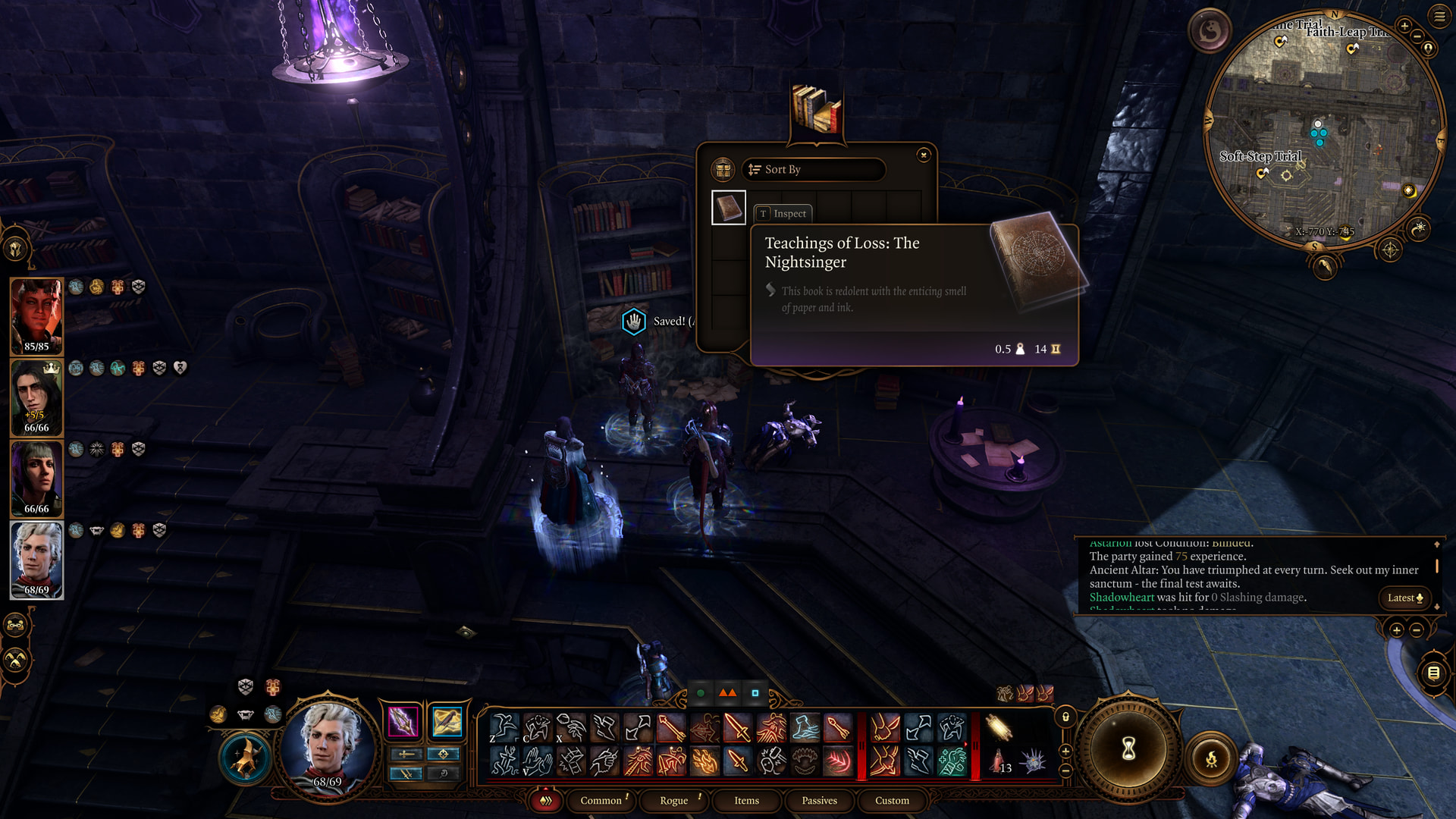The image size is (1456, 819).
Task: Choose Astarion's white-haired party portrait
Action: tap(36, 560)
